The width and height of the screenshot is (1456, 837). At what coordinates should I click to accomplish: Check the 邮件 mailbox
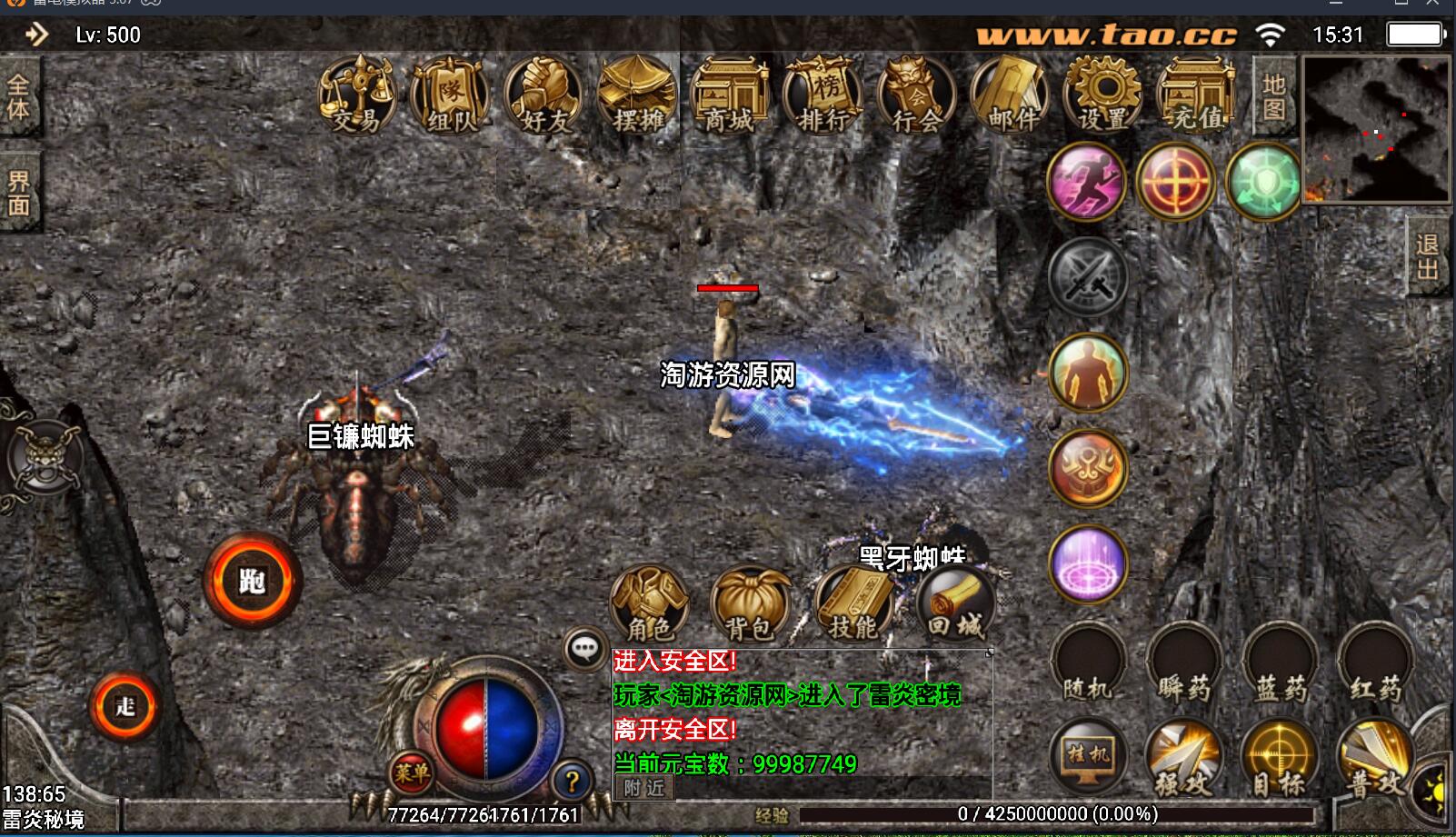click(1011, 95)
